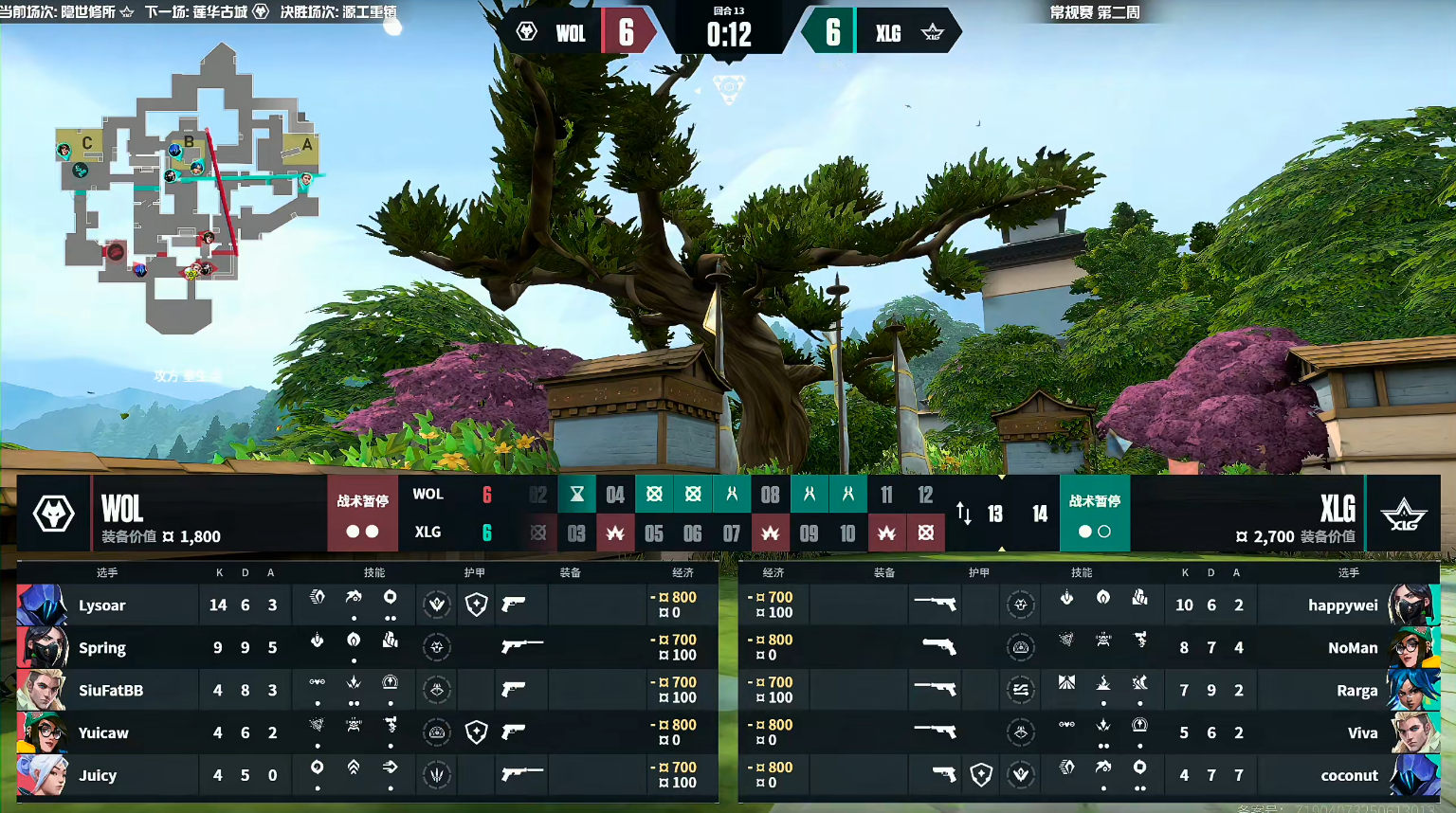The height and width of the screenshot is (813, 1456).
Task: Click the XLG green tactical pause indicator
Action: click(x=1094, y=513)
